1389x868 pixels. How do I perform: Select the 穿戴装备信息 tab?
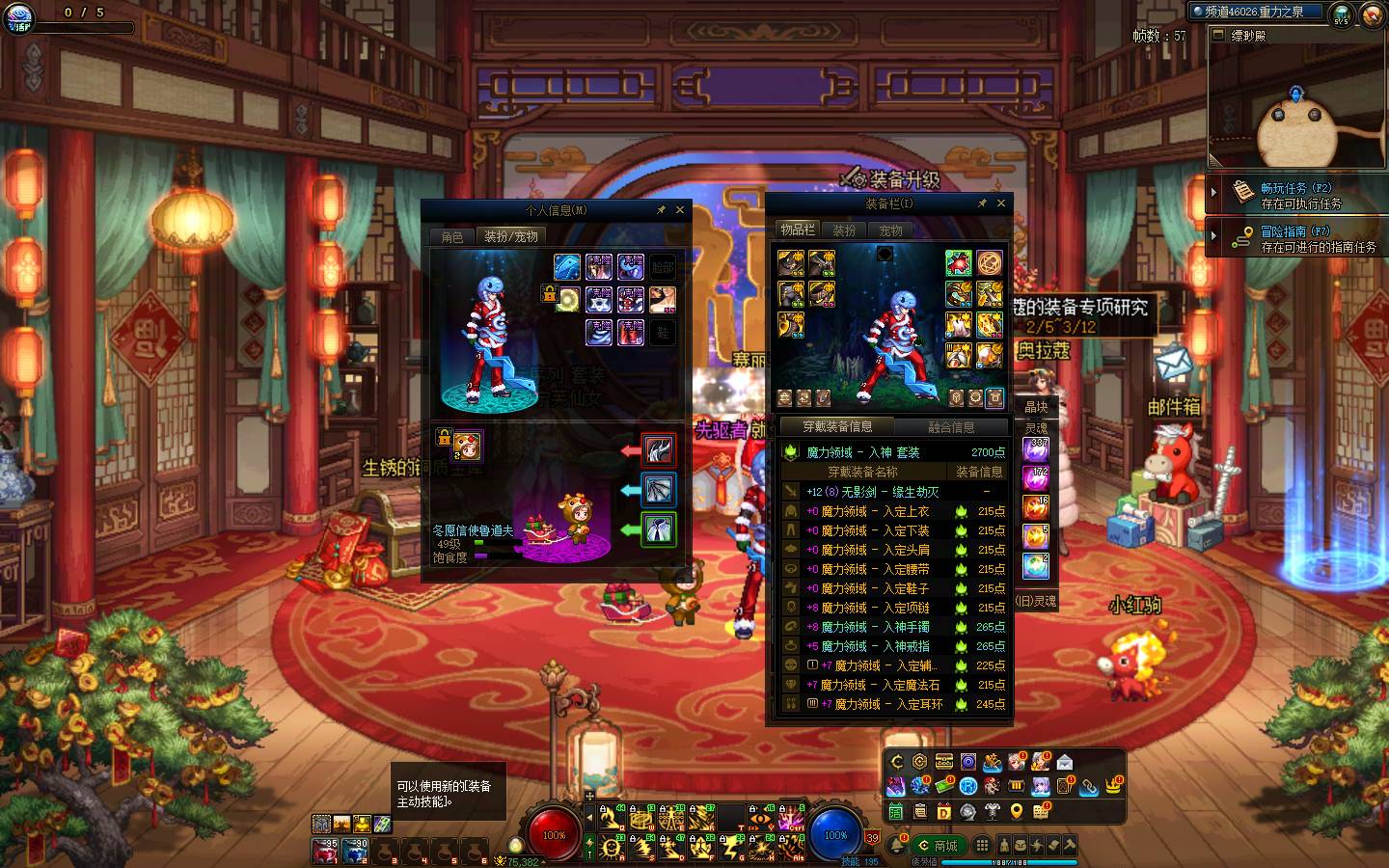(836, 426)
